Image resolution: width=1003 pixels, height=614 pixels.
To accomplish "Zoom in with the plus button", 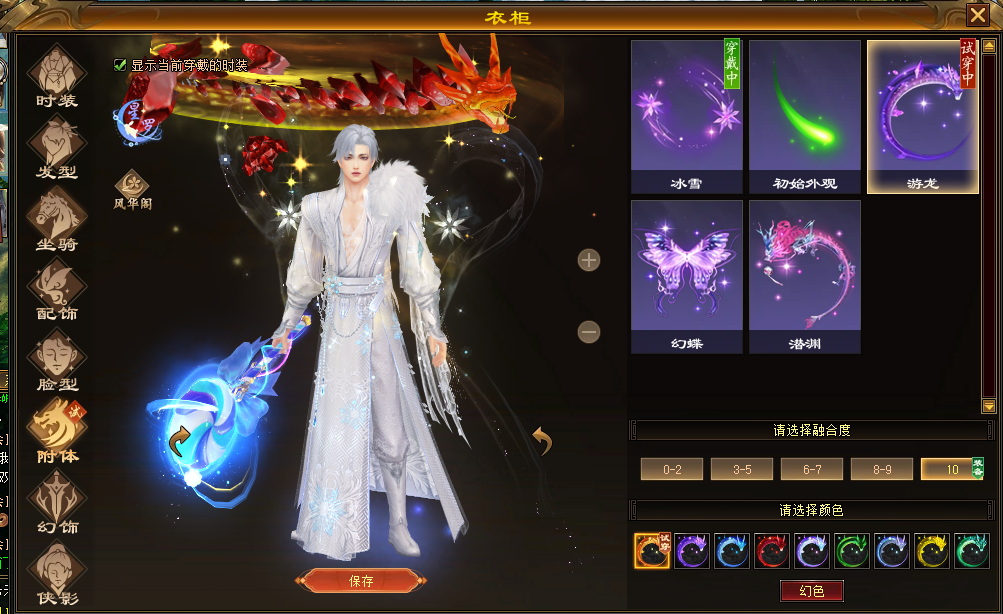I will click(x=589, y=260).
